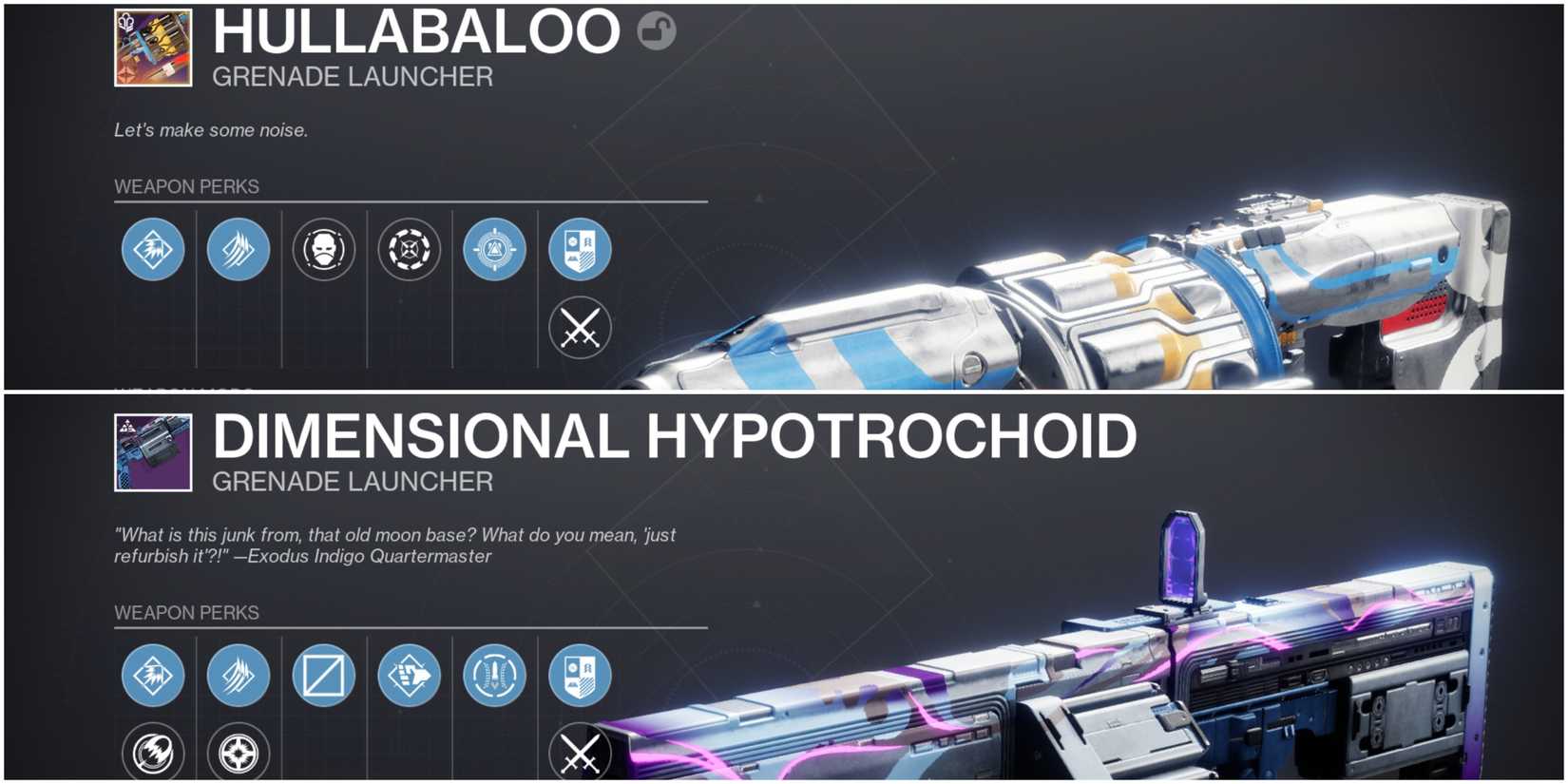Select the masked-helmet perk icon on Hullabaloo

click(324, 249)
